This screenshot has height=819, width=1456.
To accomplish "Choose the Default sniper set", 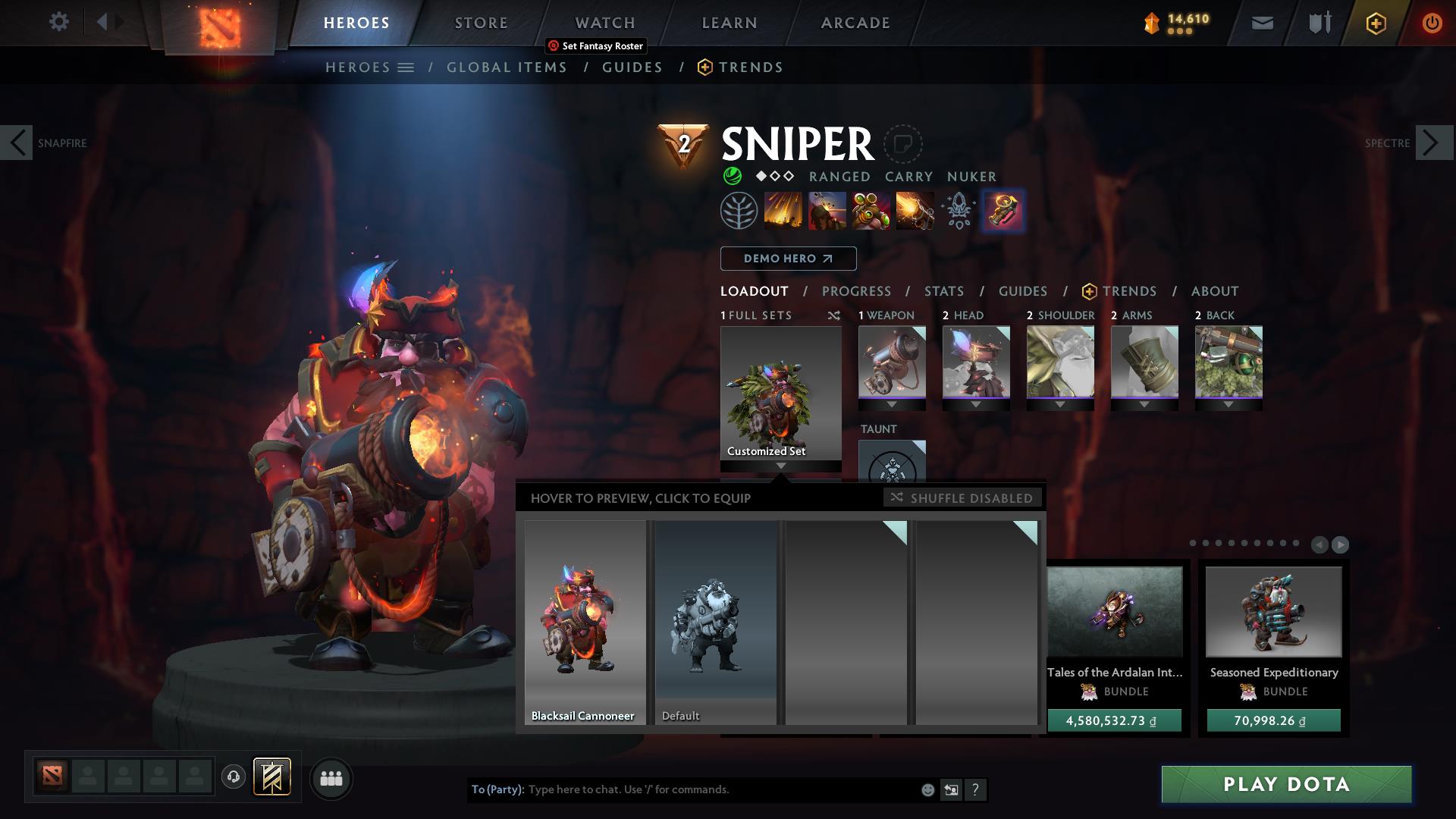I will (715, 622).
